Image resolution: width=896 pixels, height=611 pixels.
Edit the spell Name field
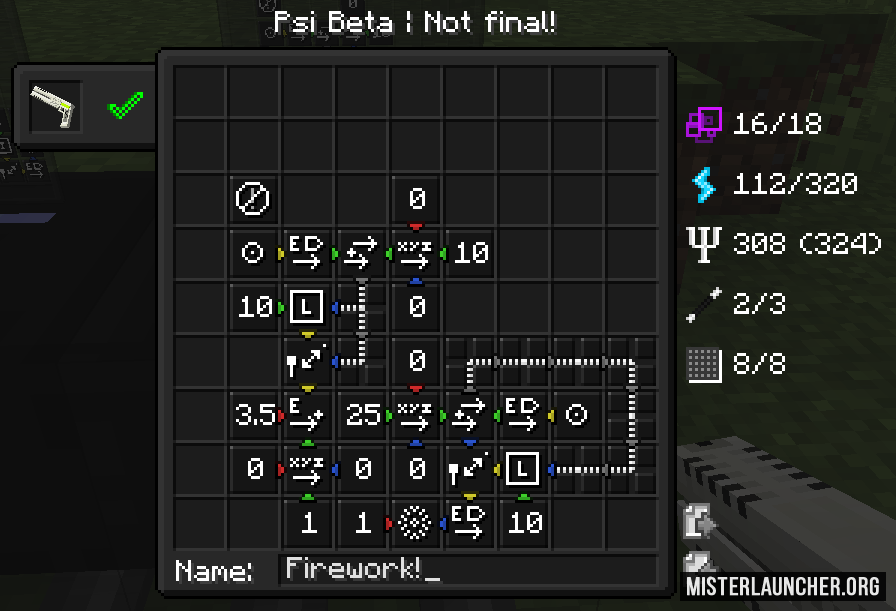click(467, 570)
